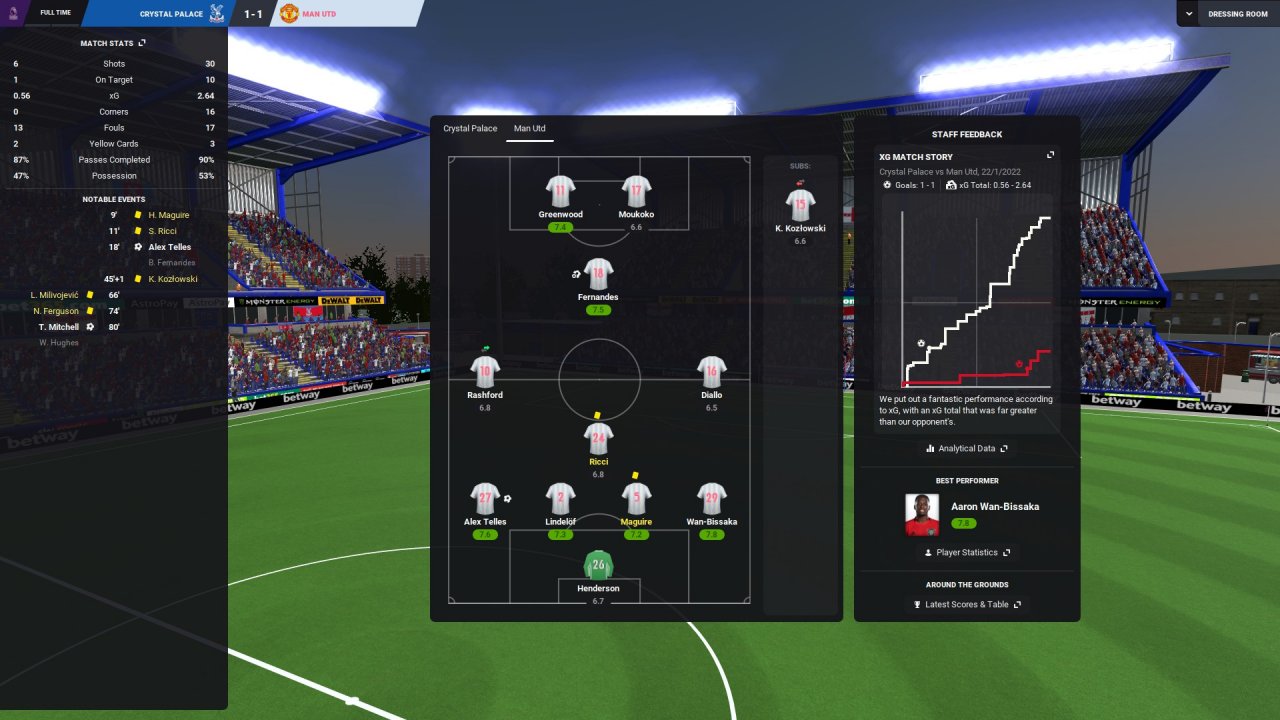Go to the Dressing Room
The height and width of the screenshot is (720, 1280).
[x=1238, y=14]
